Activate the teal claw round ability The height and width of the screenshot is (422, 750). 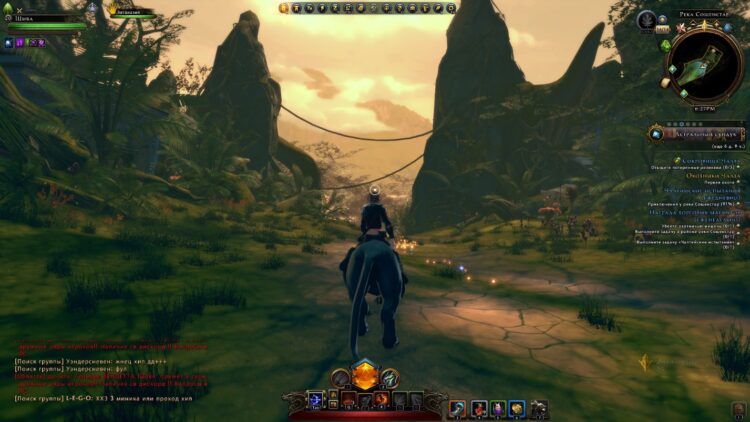coord(389,377)
